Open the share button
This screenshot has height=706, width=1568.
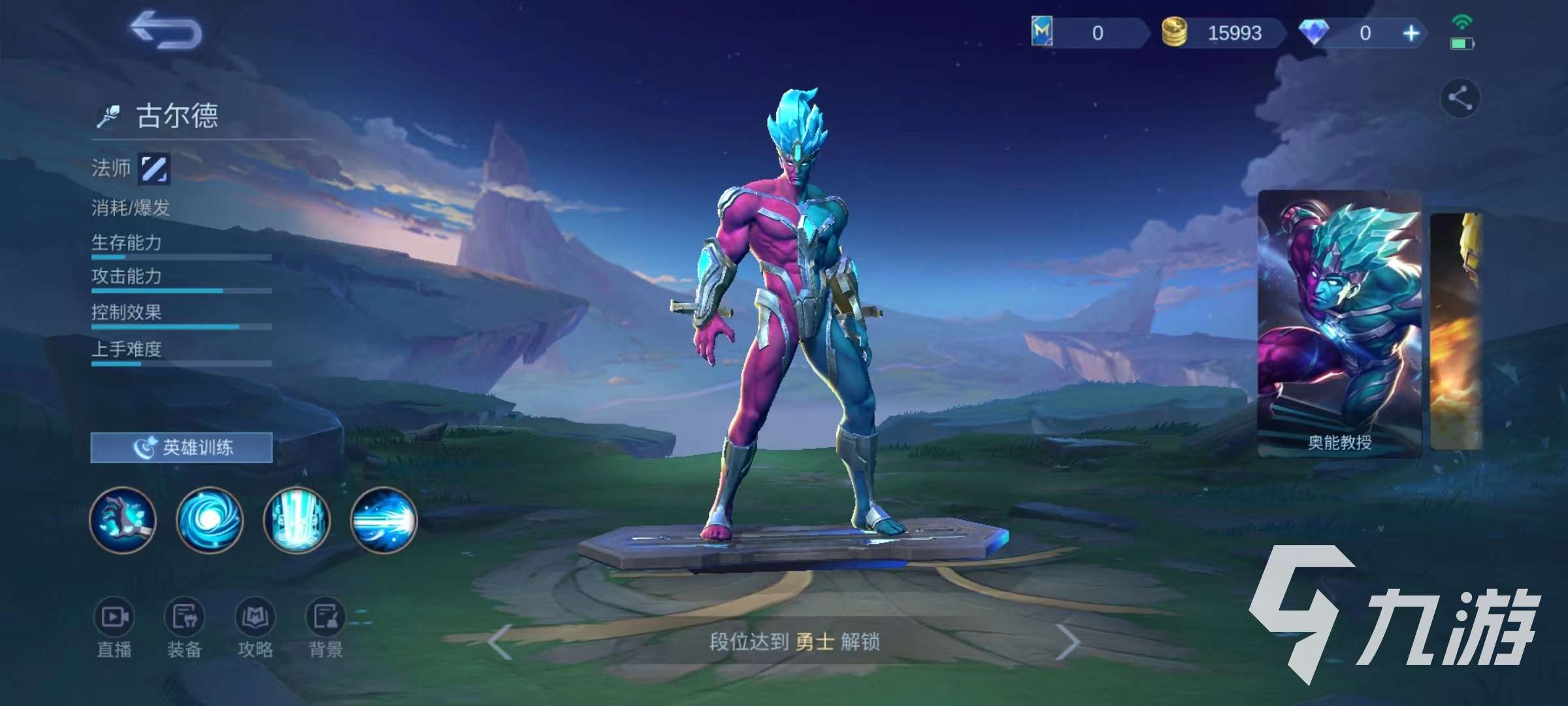pos(1460,99)
